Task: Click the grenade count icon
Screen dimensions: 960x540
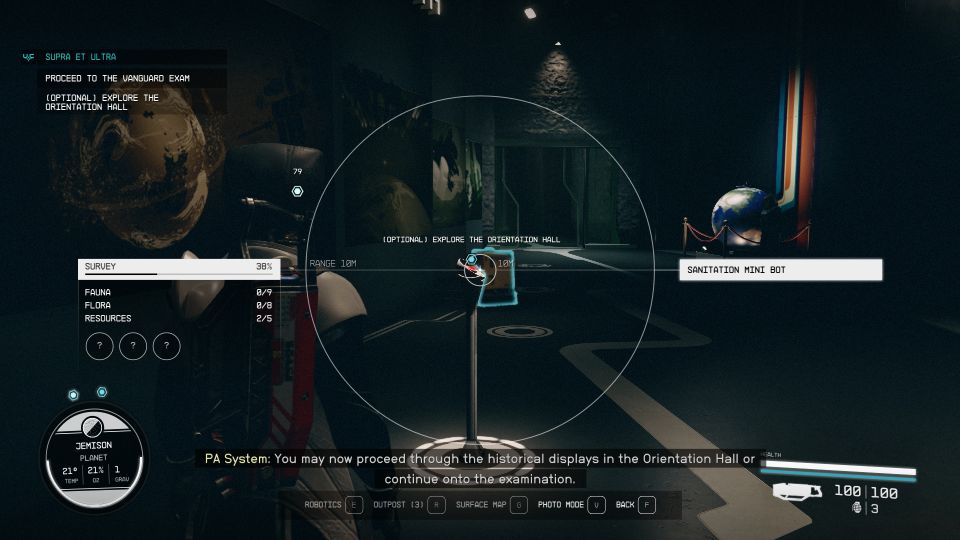Action: 858,508
